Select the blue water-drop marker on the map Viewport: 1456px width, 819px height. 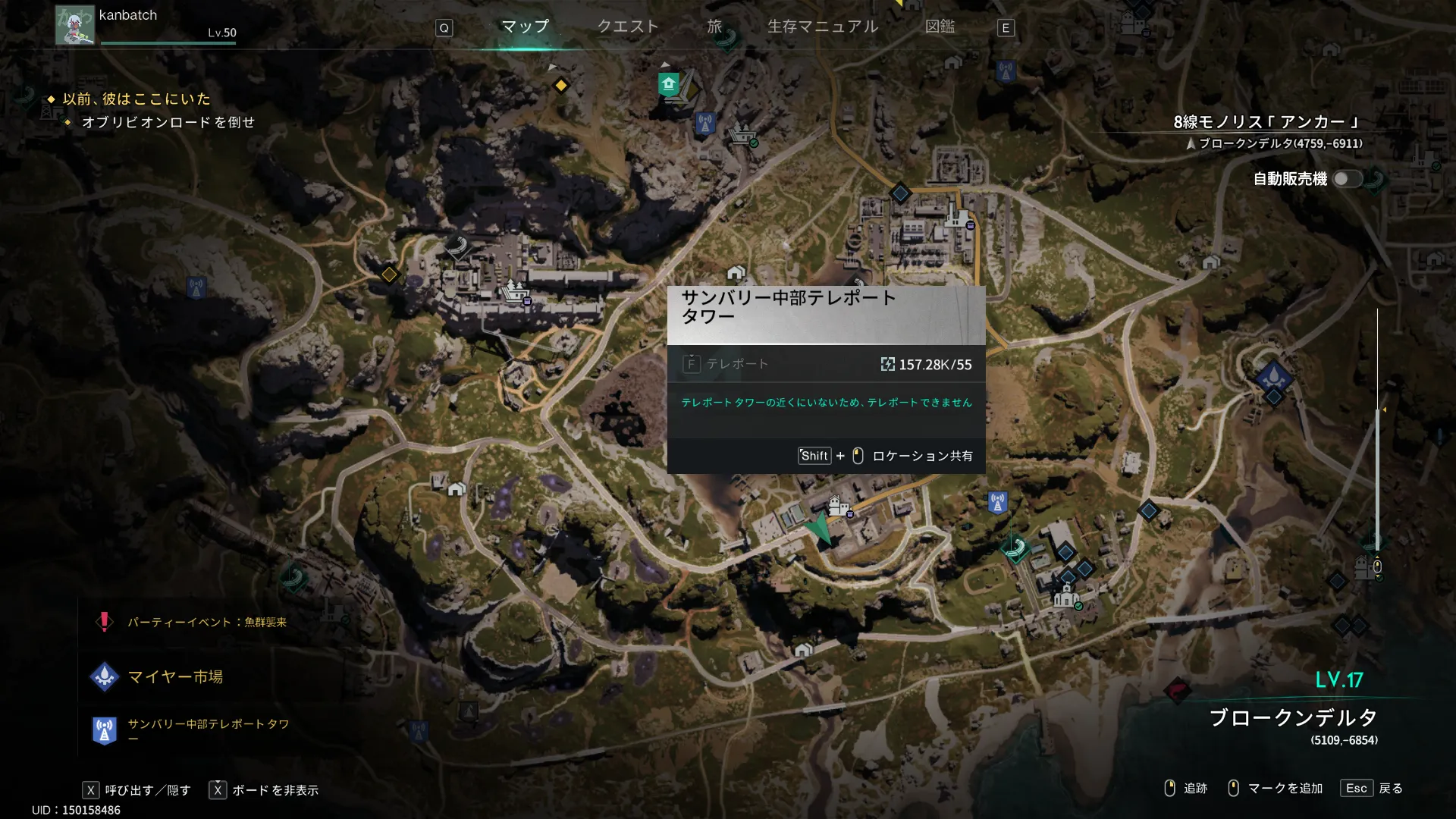tap(1273, 376)
